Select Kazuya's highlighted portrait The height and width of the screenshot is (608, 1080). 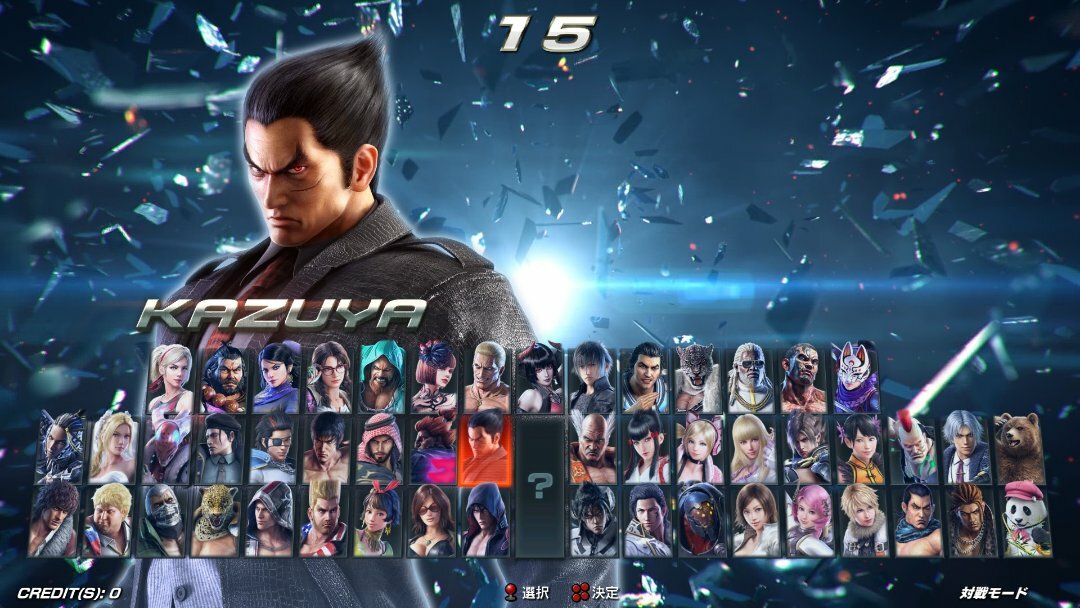tap(486, 447)
